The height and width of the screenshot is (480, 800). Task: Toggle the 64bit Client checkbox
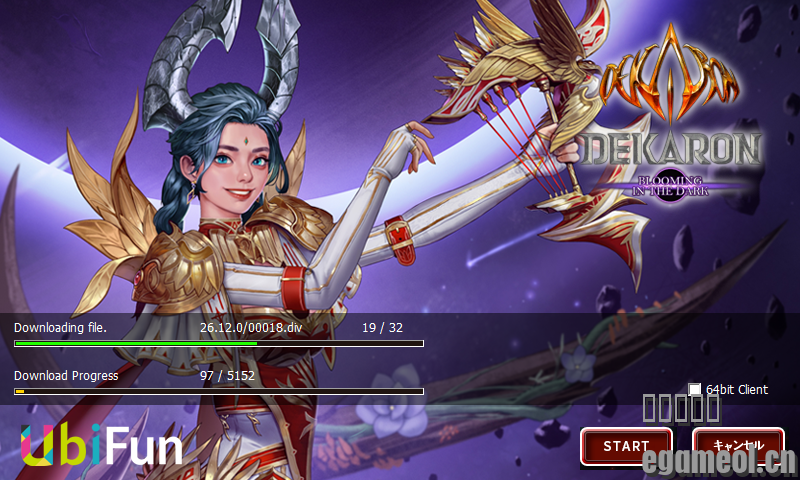pos(695,390)
